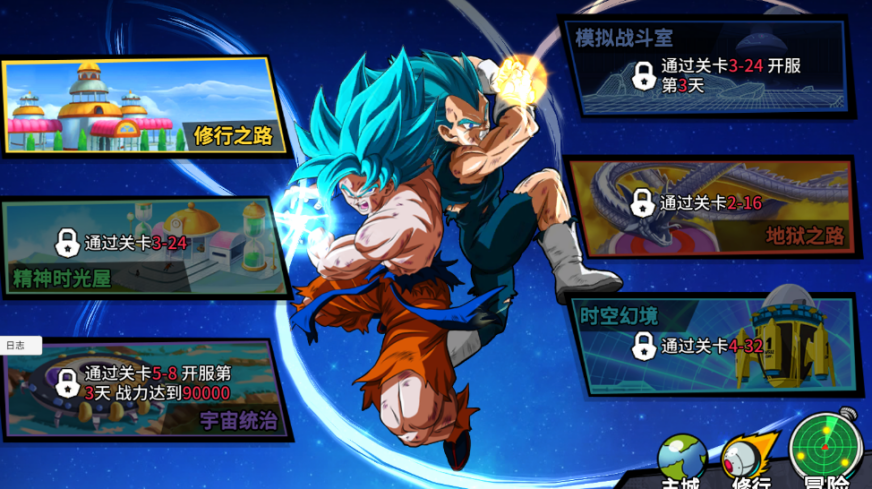Switch to the 修行 navigation icon

coord(749,461)
